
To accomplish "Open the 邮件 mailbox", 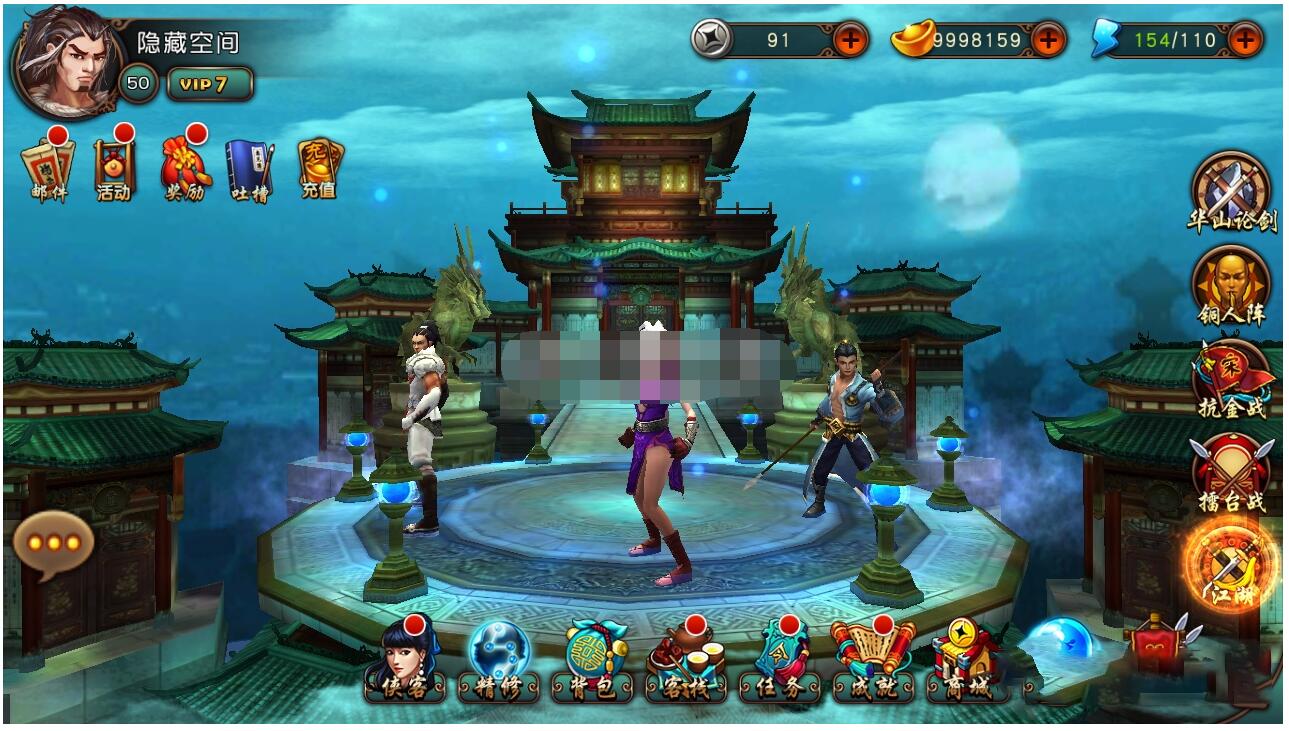I will click(49, 166).
